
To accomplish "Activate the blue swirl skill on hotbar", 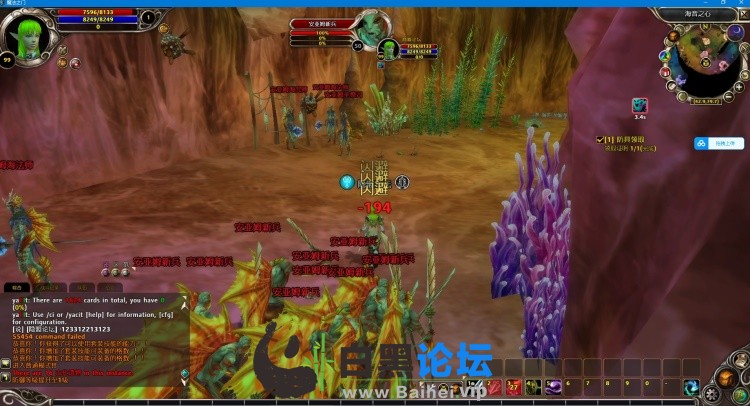I will [x=690, y=387].
